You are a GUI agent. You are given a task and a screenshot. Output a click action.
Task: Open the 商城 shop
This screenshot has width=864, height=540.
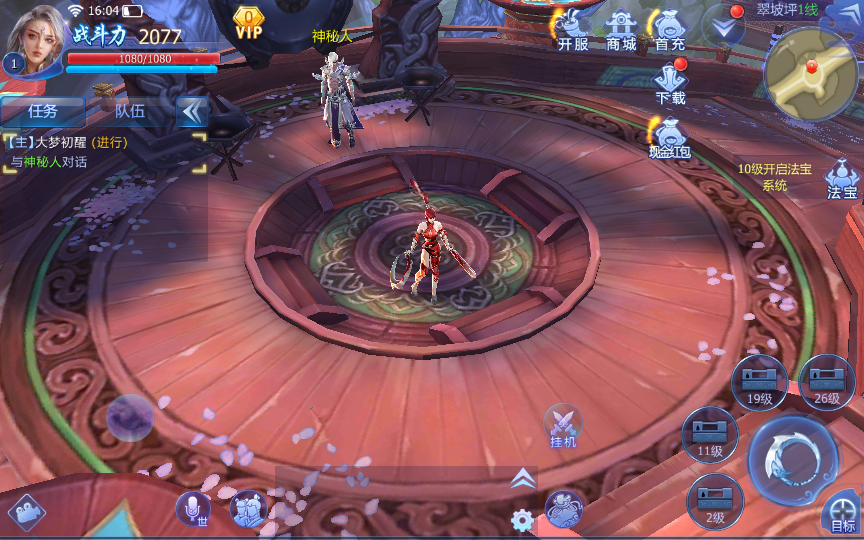pyautogui.click(x=621, y=30)
